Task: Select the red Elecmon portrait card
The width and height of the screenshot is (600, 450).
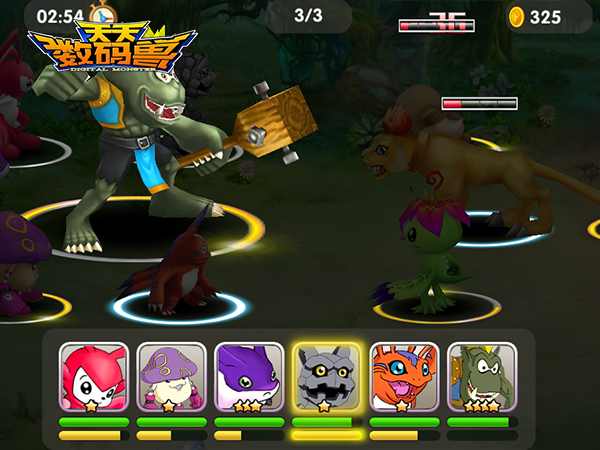Action: coord(94,378)
